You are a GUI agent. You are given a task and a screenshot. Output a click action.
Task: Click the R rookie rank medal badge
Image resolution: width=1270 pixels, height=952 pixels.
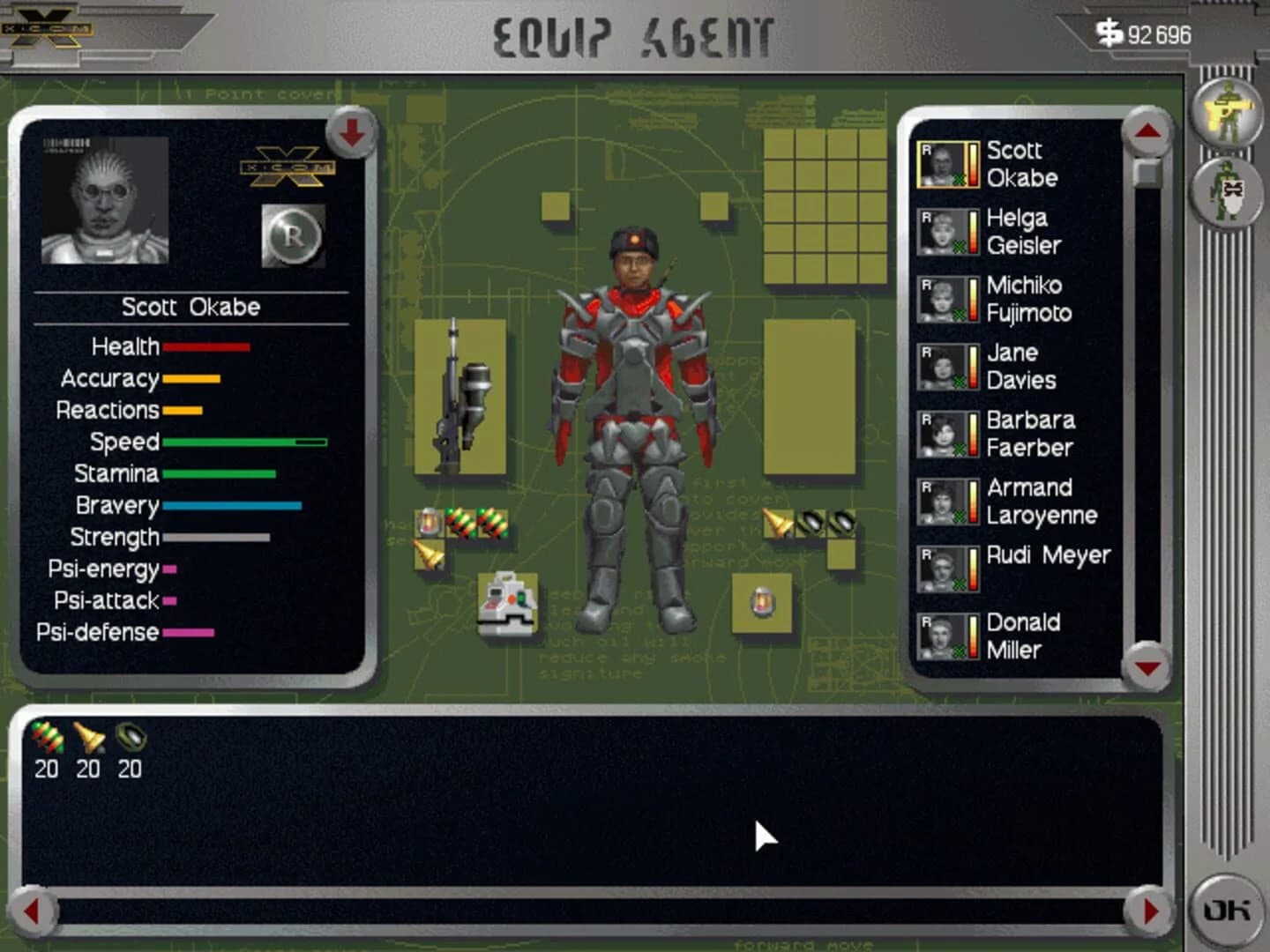[294, 235]
